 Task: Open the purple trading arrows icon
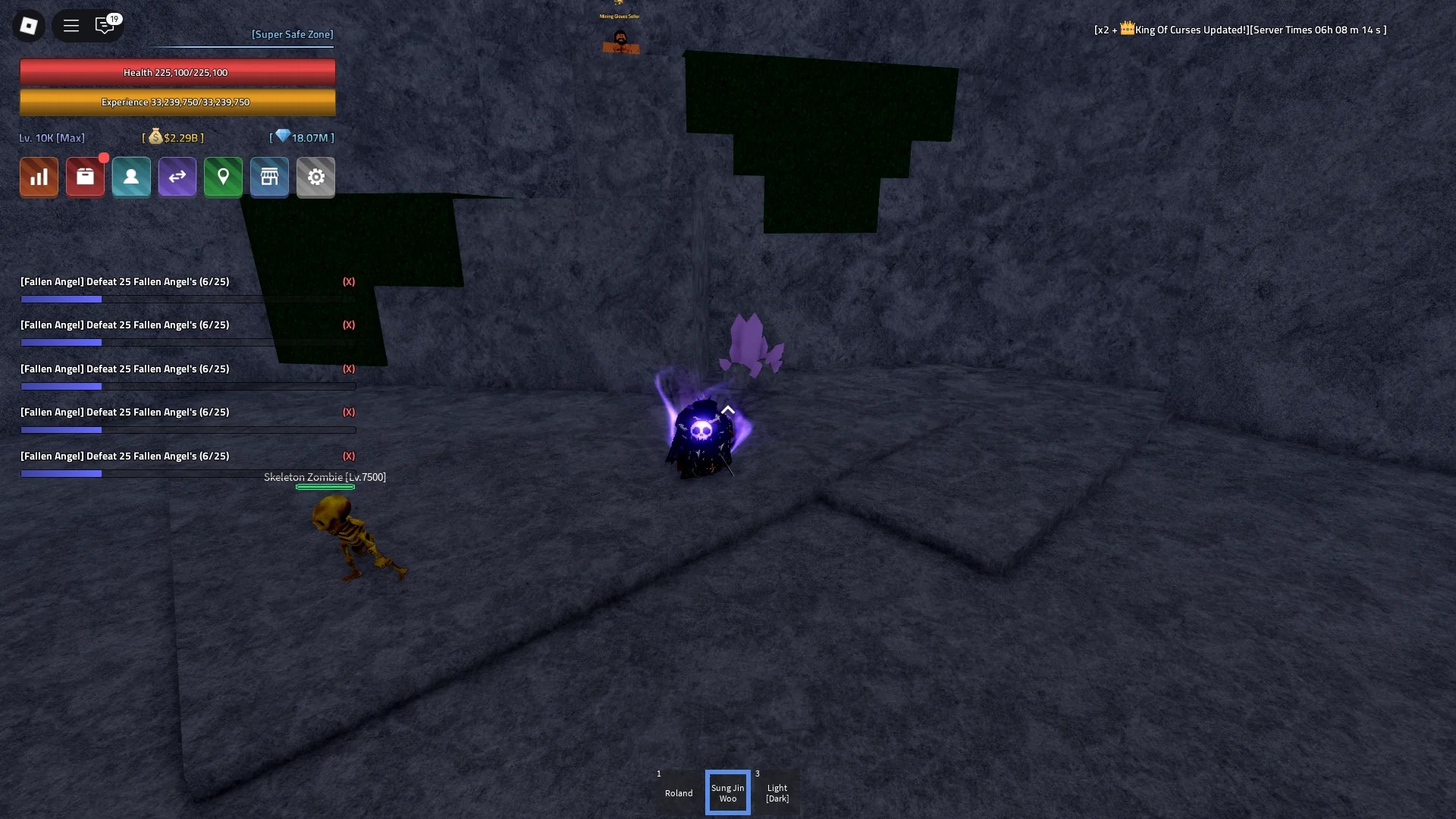pyautogui.click(x=177, y=177)
